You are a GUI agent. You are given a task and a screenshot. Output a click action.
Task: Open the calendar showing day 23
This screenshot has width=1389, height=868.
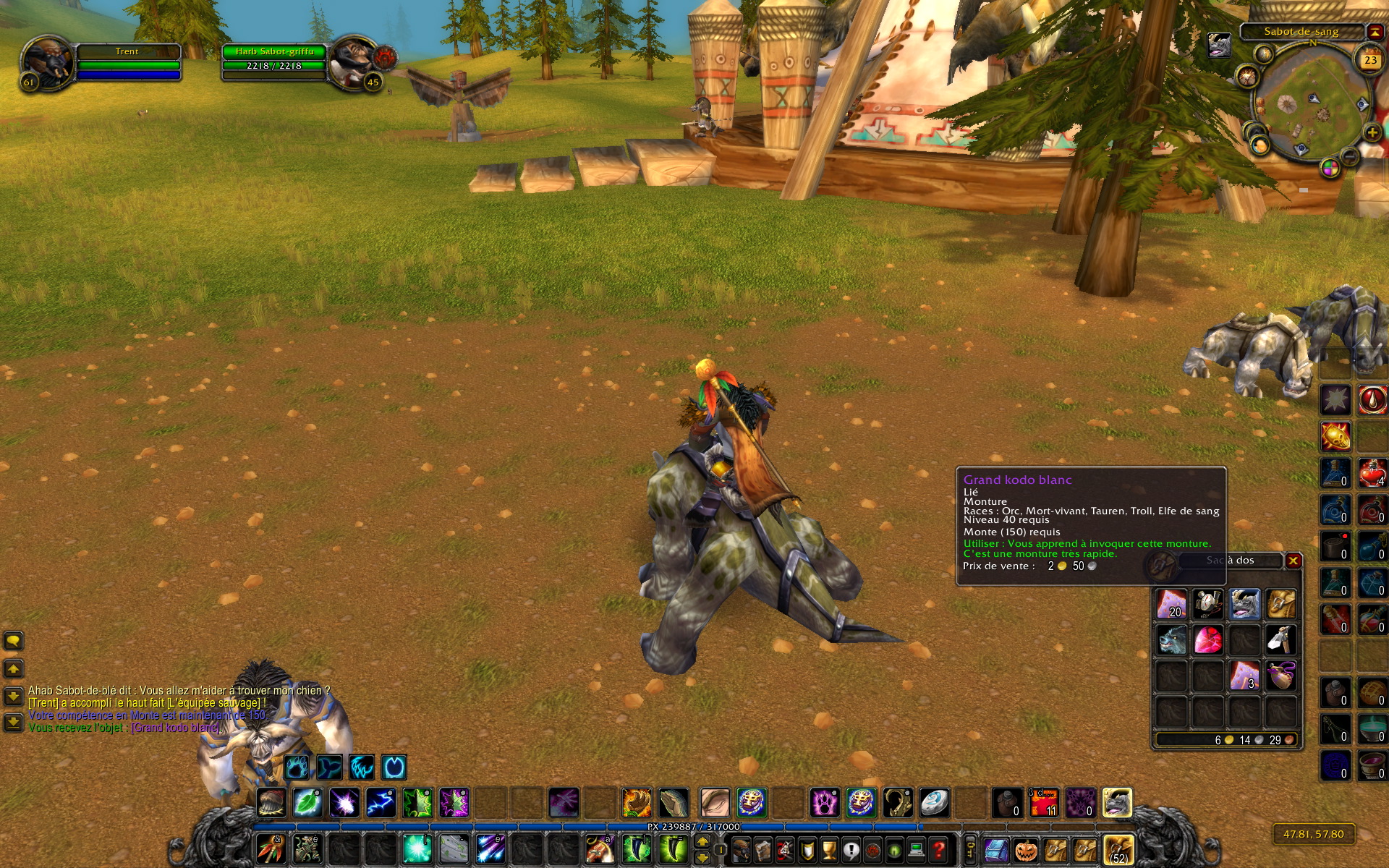1369,60
